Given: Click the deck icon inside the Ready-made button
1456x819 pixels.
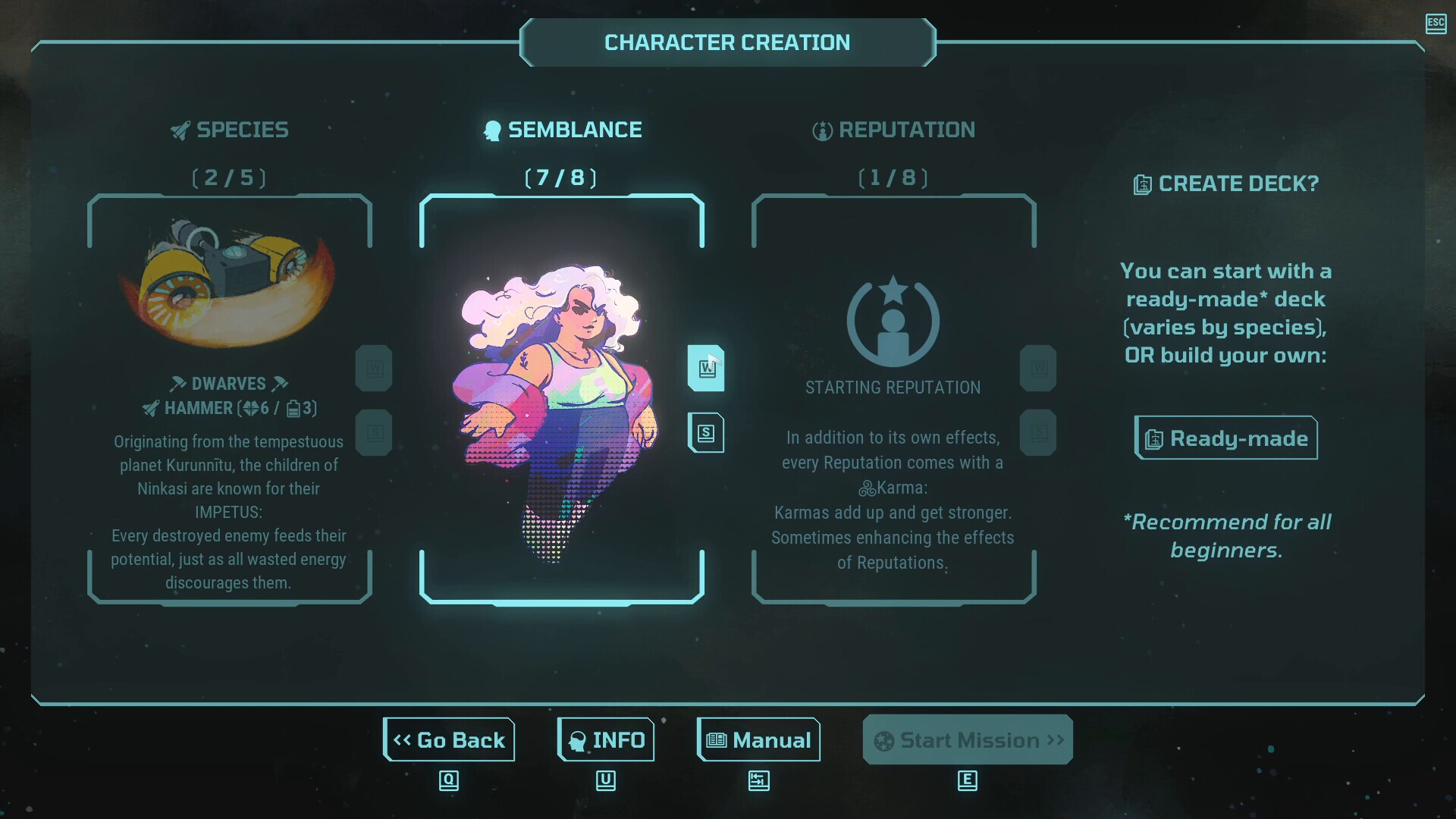Looking at the screenshot, I should (1154, 438).
